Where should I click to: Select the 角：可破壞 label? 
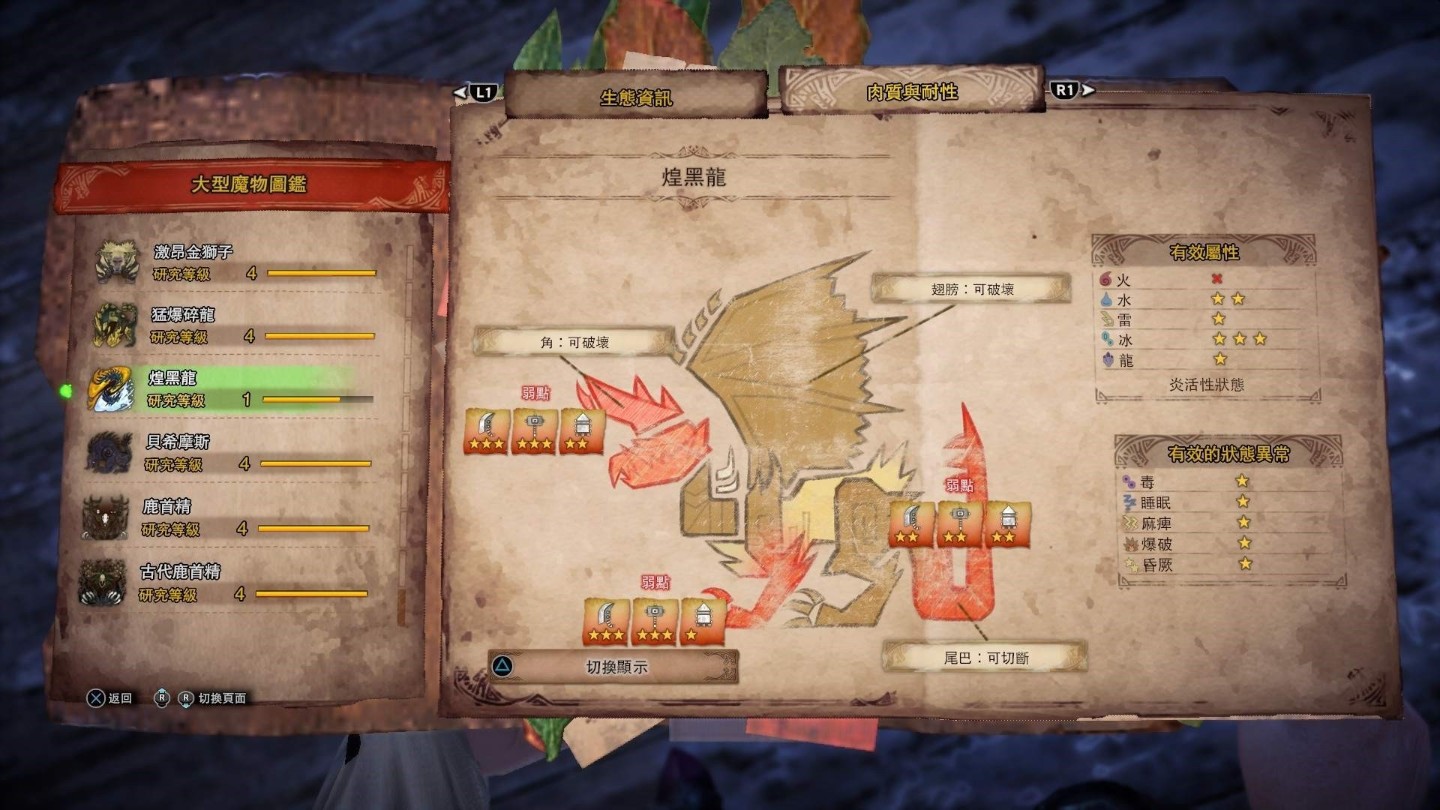[575, 342]
